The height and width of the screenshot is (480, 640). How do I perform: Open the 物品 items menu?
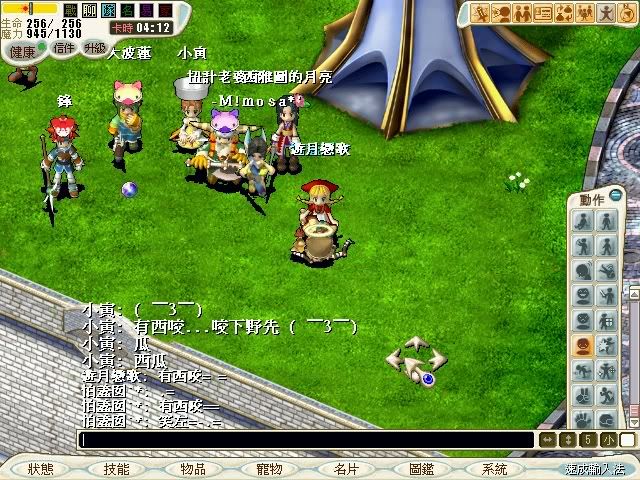[193, 469]
